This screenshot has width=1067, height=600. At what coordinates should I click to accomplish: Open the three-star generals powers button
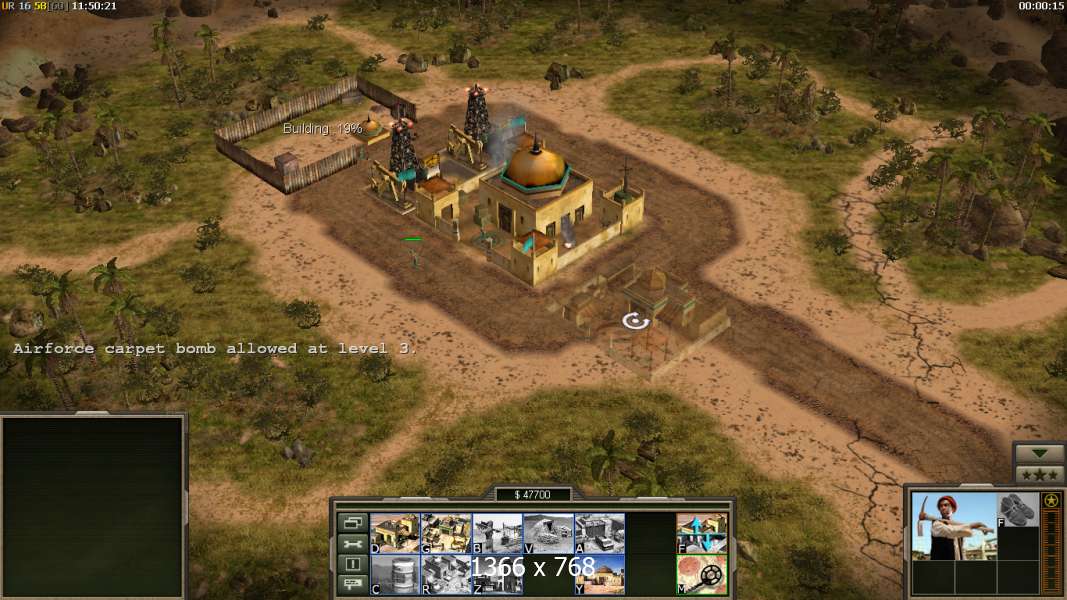click(1039, 474)
